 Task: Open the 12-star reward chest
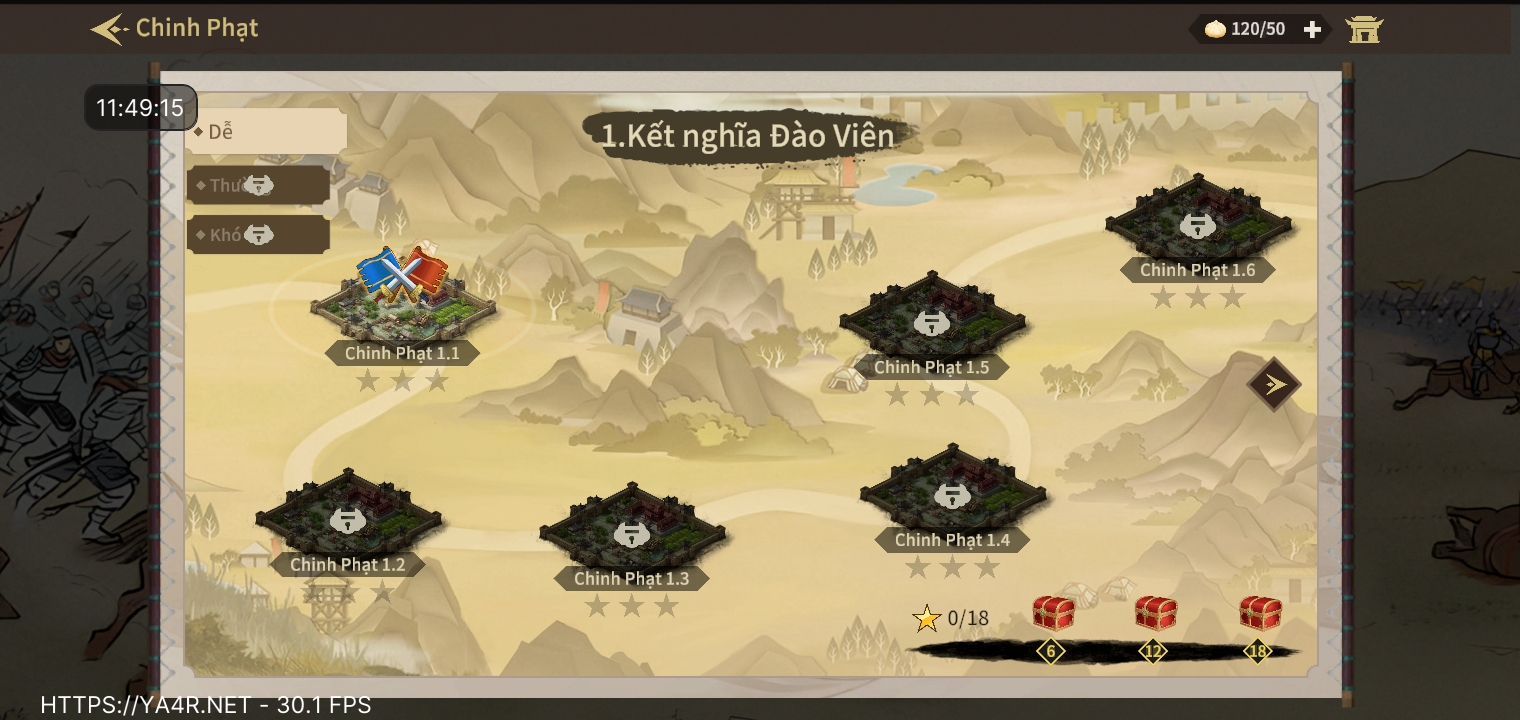[1155, 613]
